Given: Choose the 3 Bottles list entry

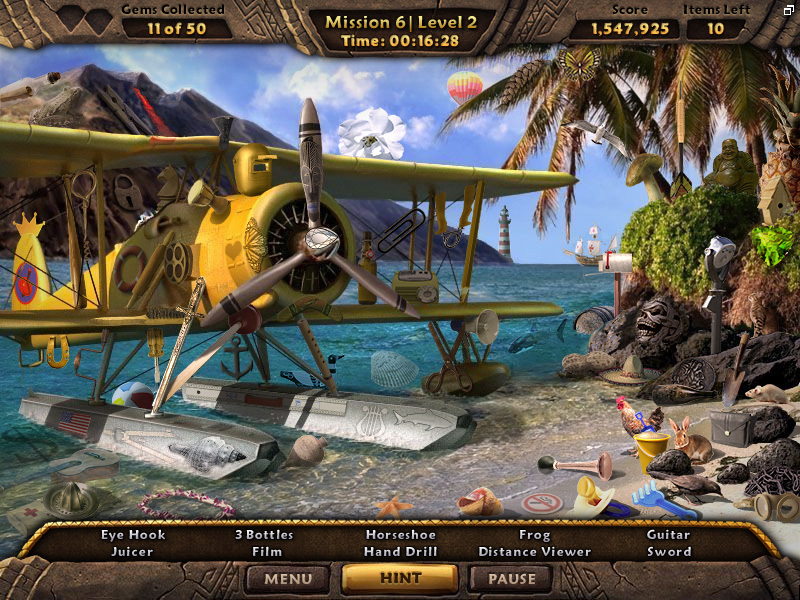Looking at the screenshot, I should click(266, 534).
